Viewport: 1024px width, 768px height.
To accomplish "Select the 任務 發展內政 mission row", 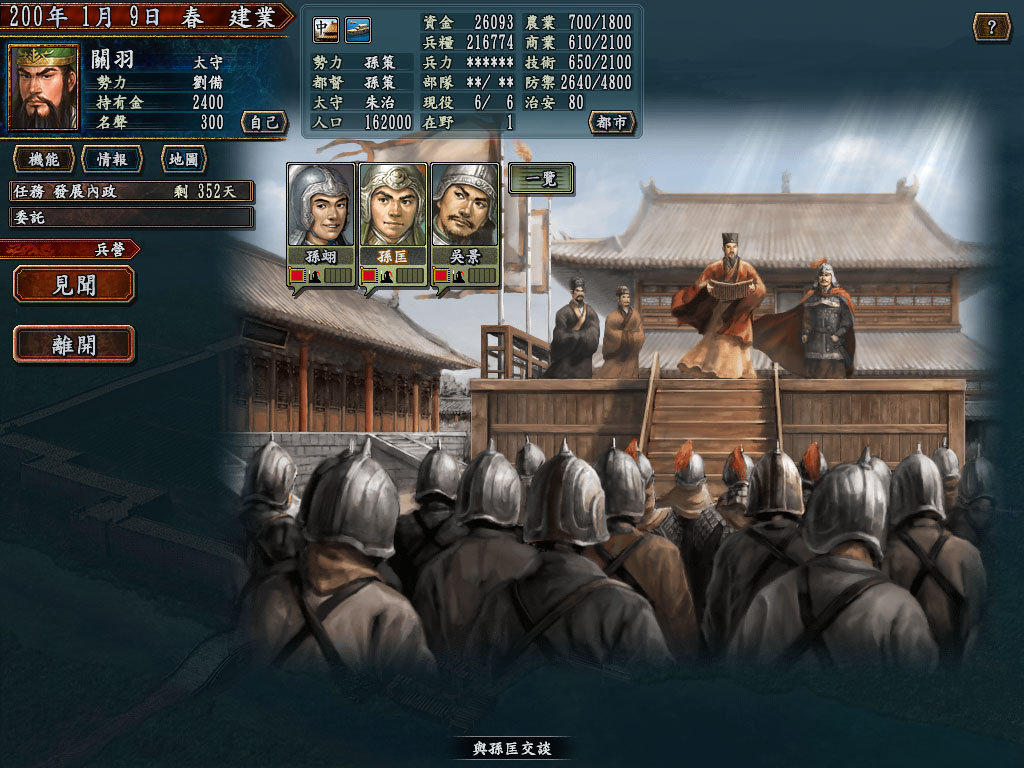I will 131,191.
